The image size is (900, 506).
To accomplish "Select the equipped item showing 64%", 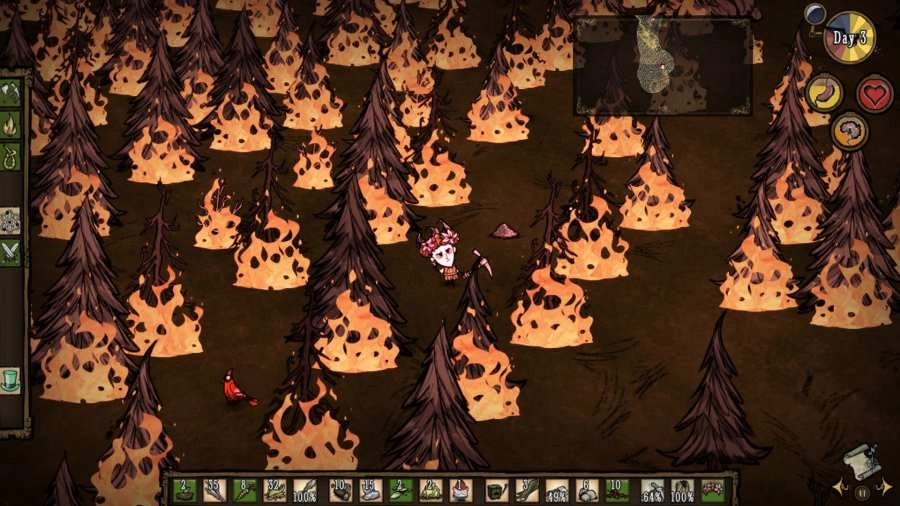I will click(x=652, y=490).
